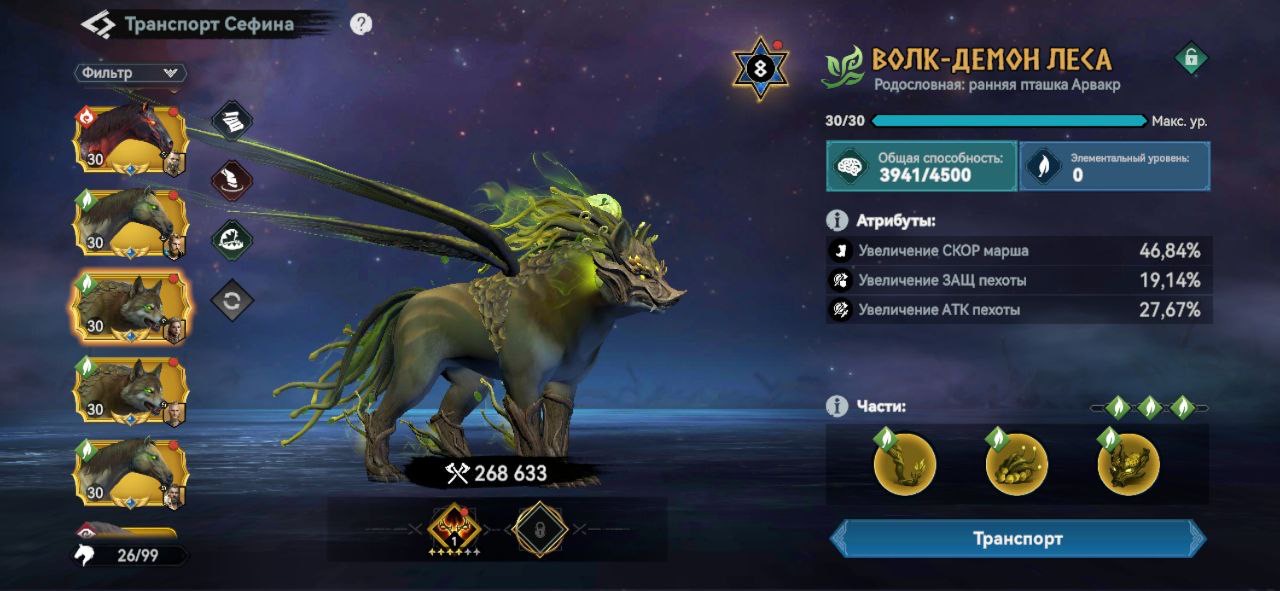The height and width of the screenshot is (591, 1280).
Task: Select the glowing-tail part slot
Action: [x=1016, y=465]
